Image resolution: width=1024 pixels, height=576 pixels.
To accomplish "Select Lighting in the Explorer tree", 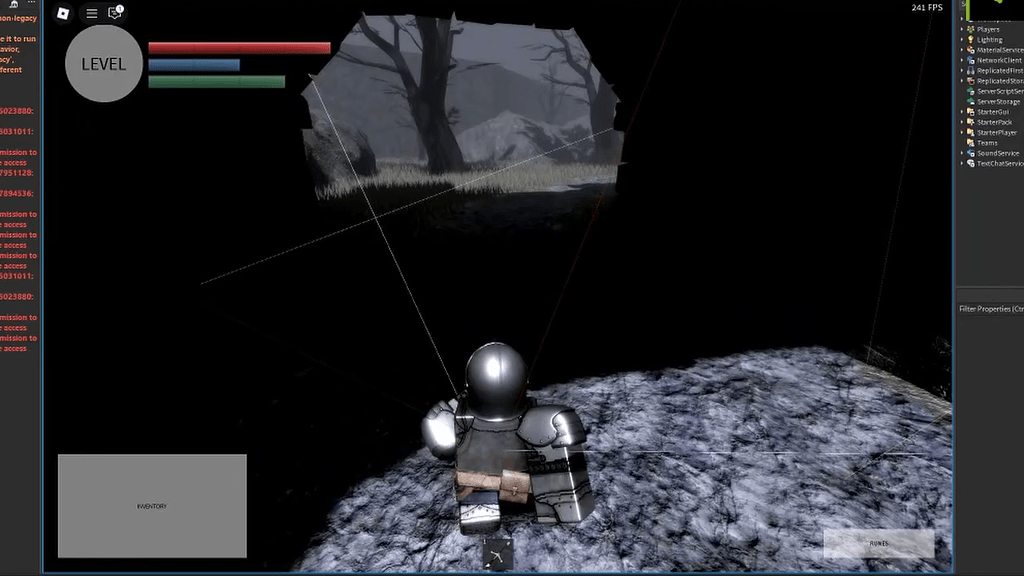I will [x=989, y=40].
